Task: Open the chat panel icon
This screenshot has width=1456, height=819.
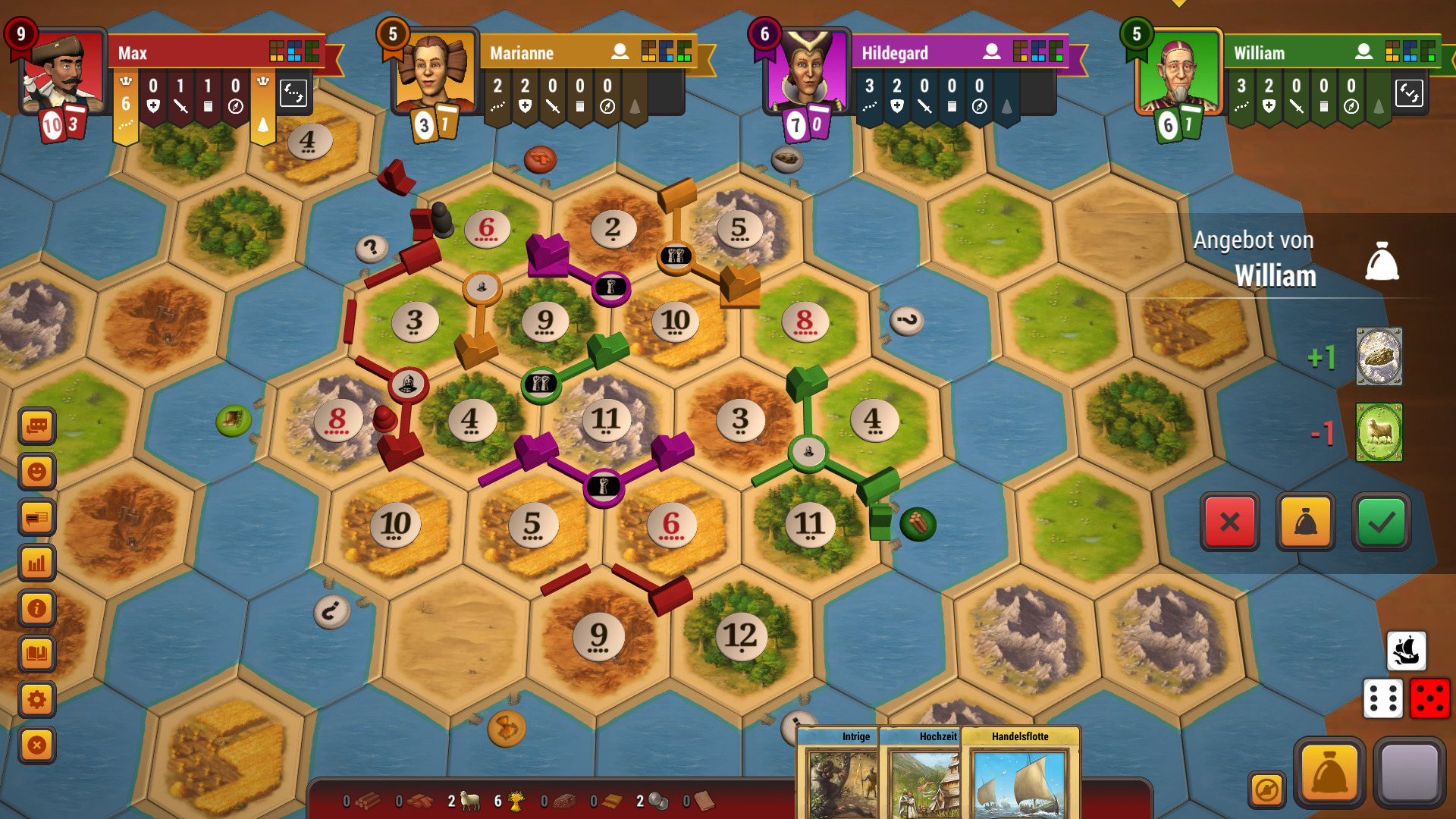Action: point(36,426)
